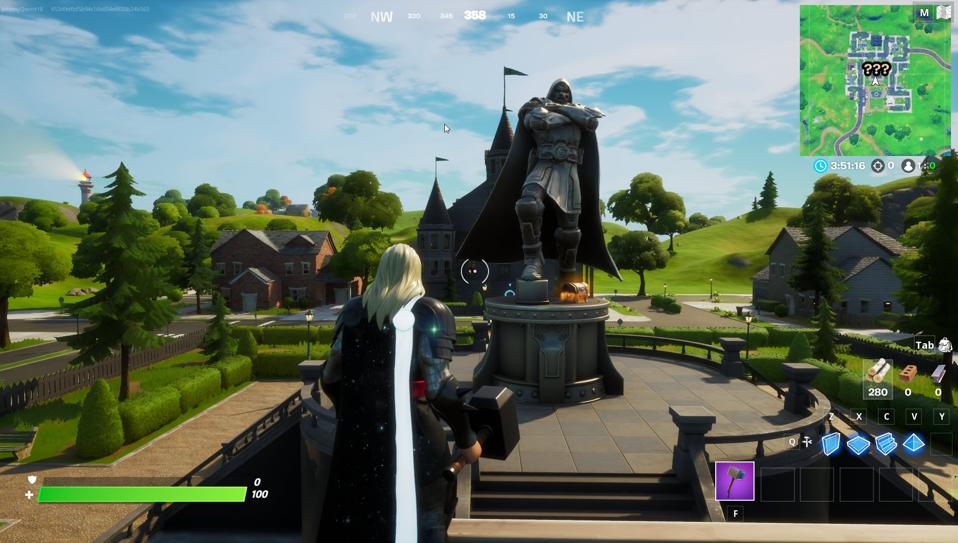The height and width of the screenshot is (543, 958).
Task: Select the wood material icon
Action: (x=879, y=373)
